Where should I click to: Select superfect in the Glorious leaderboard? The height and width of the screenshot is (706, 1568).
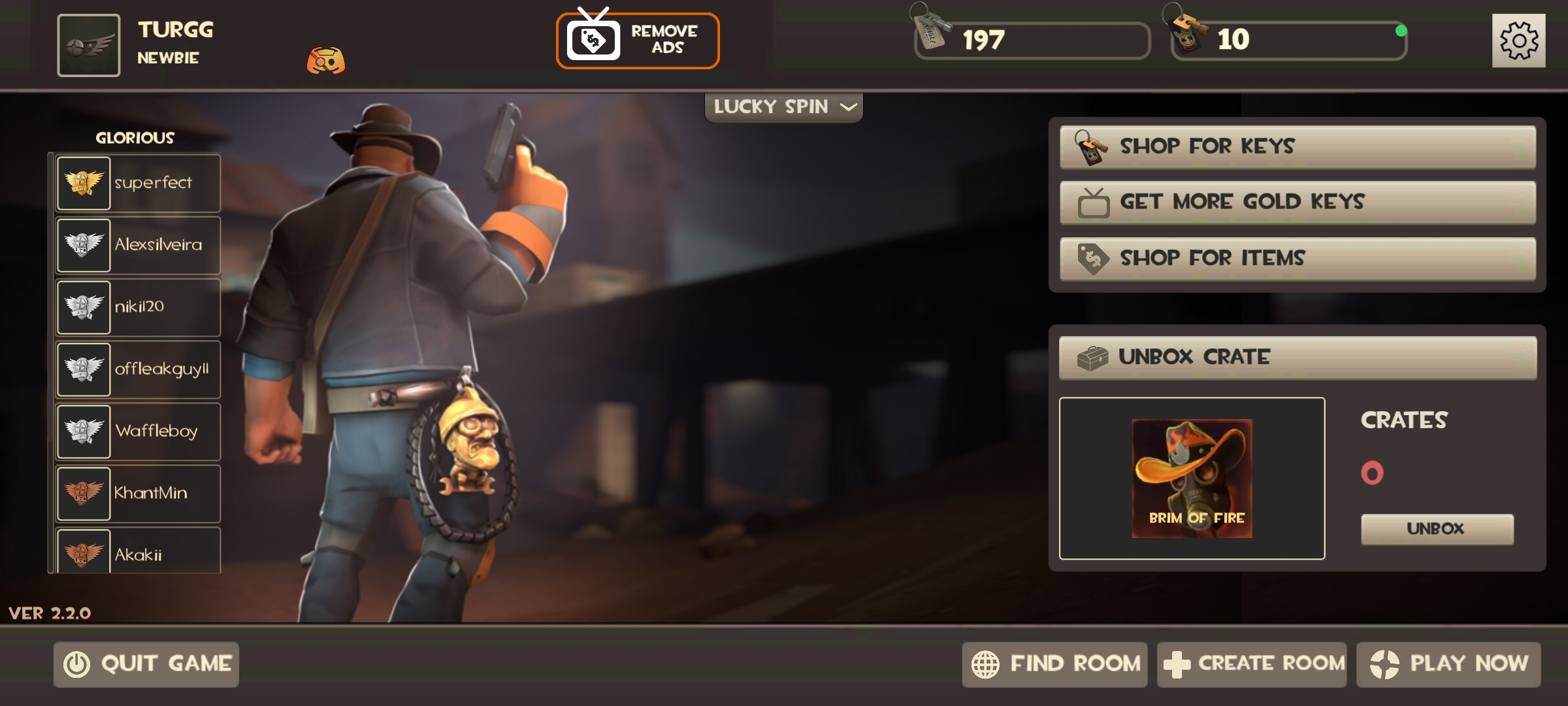click(139, 183)
